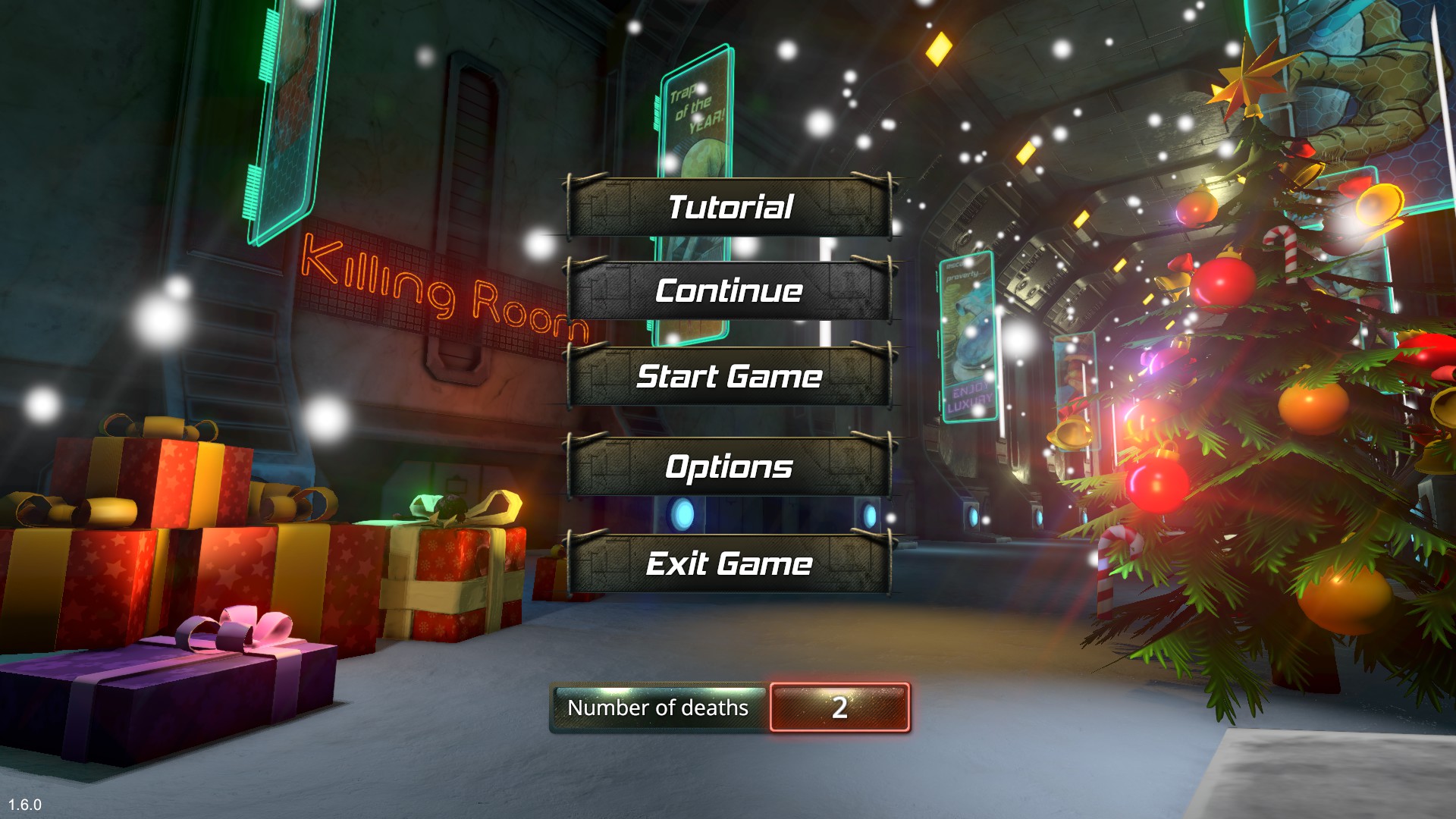
Task: Select Continue to resume your run
Action: coord(728,291)
